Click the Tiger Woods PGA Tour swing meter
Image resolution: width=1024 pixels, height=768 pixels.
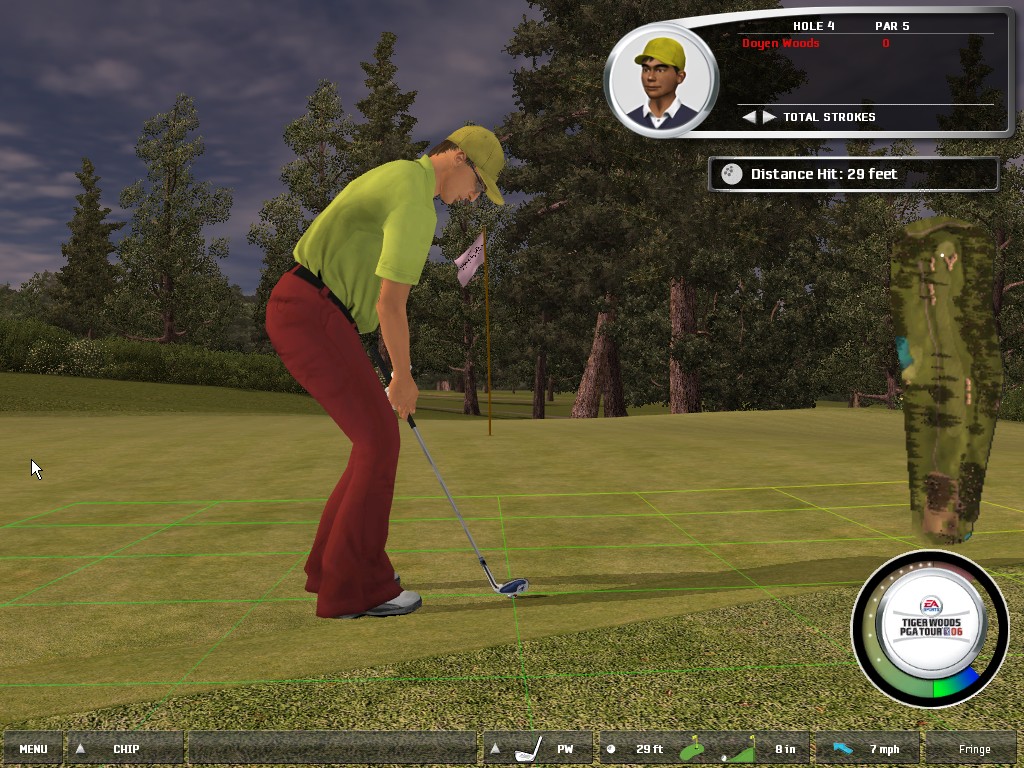(929, 628)
